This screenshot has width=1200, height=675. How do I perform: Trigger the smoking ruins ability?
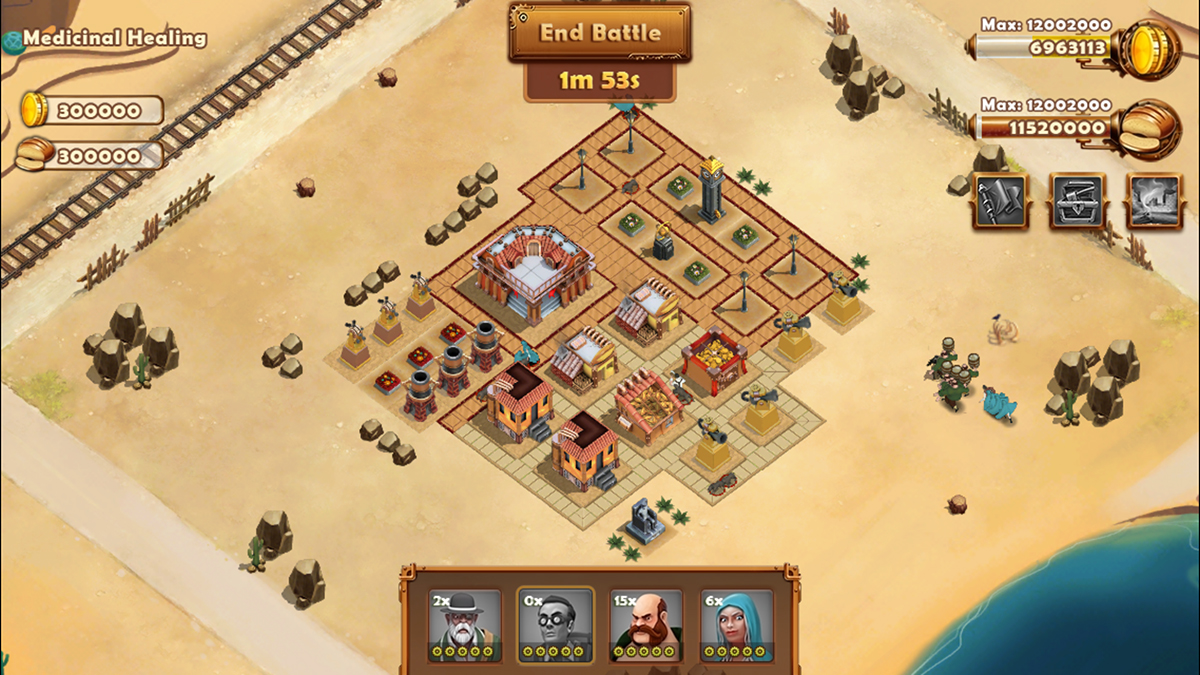[1154, 200]
